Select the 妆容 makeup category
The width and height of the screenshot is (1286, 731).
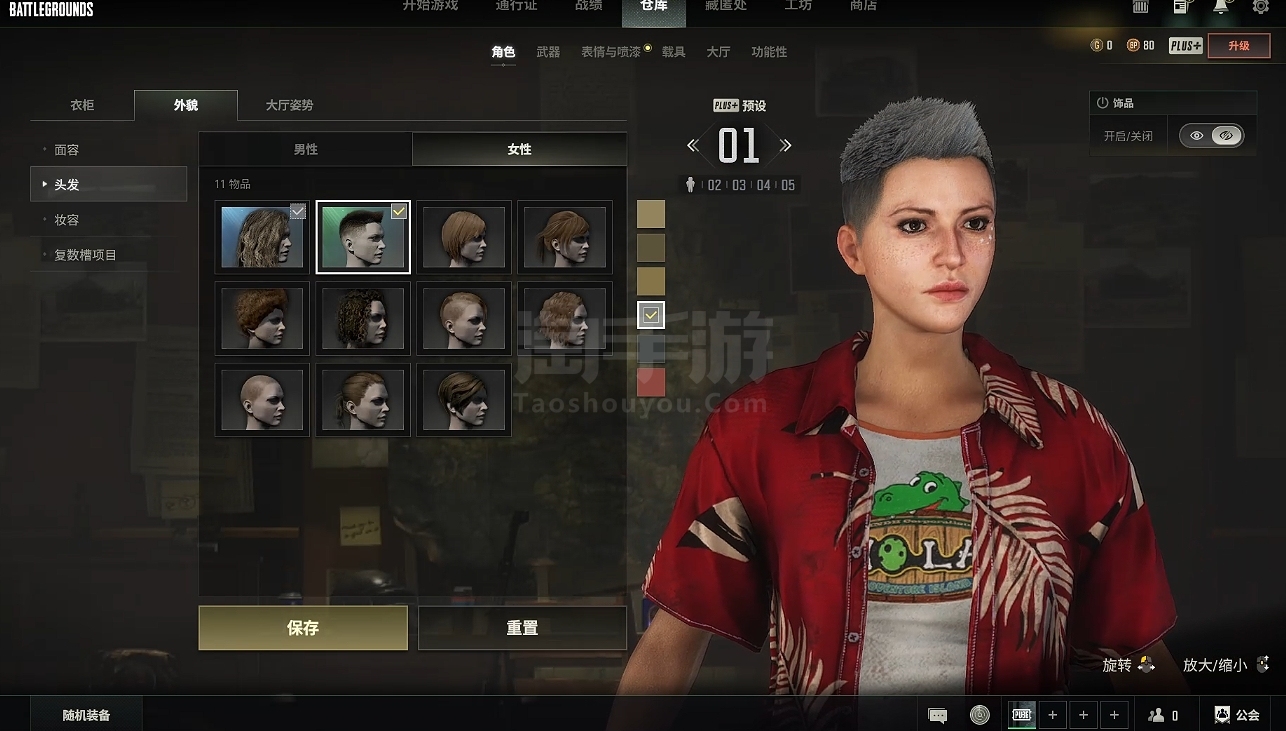pyautogui.click(x=67, y=220)
